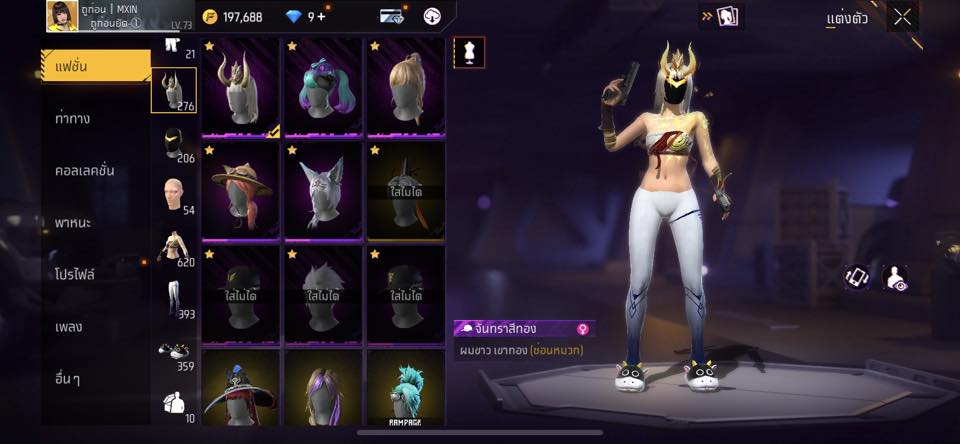Pick the straw hat with pink hair
This screenshot has height=444, width=960.
(x=241, y=190)
